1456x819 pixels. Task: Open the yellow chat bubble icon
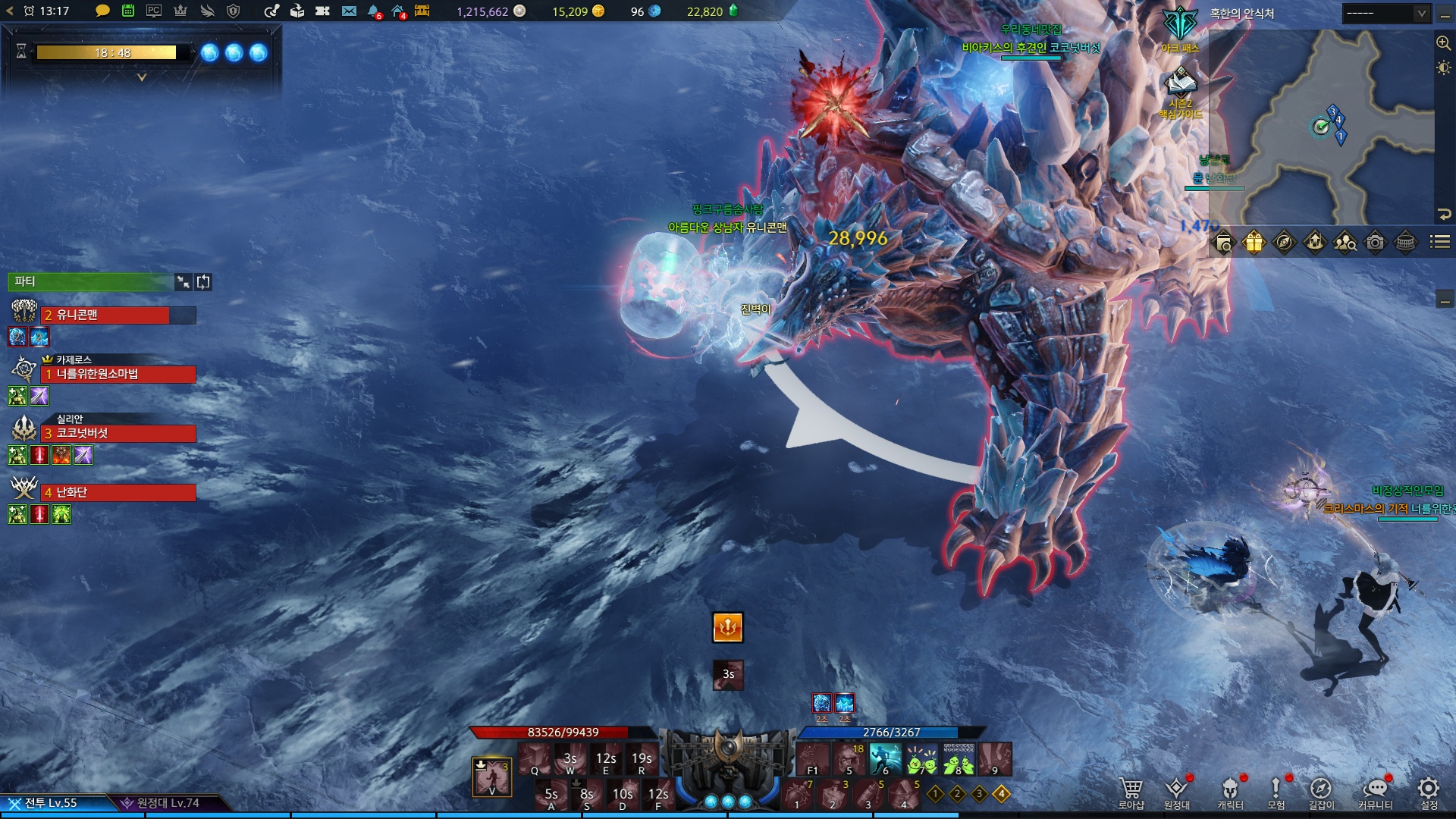click(x=102, y=11)
